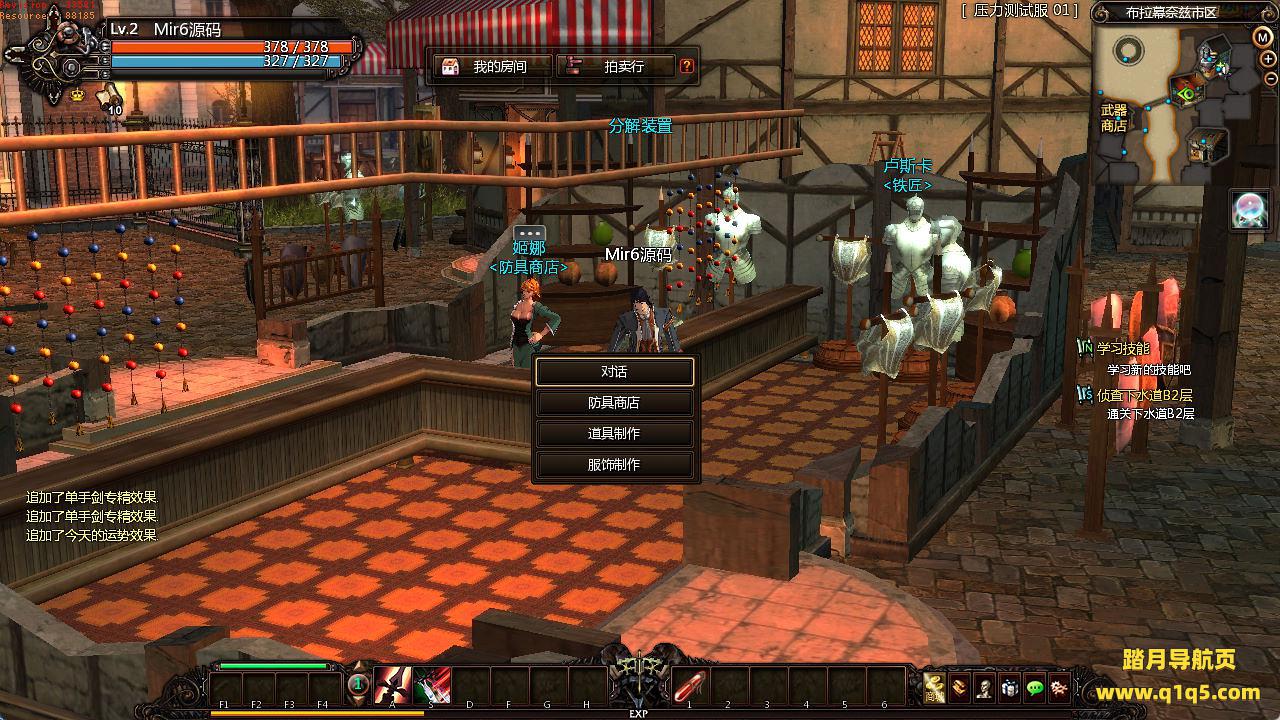The image size is (1280, 720).
Task: Open the 防具商店 armor shop option
Action: [x=614, y=403]
